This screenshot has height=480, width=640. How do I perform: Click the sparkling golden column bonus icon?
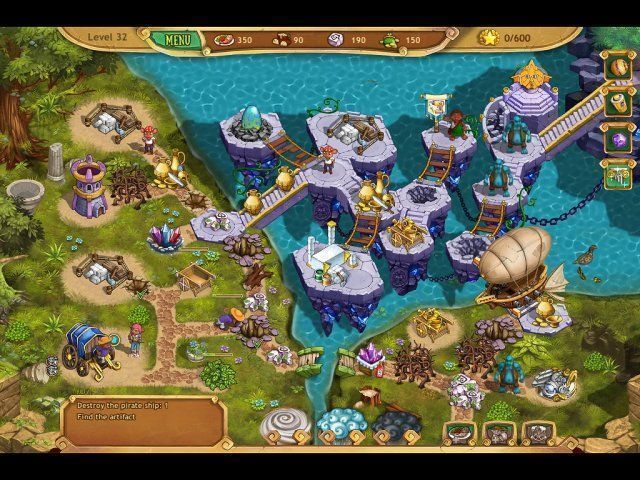pyautogui.click(x=616, y=177)
